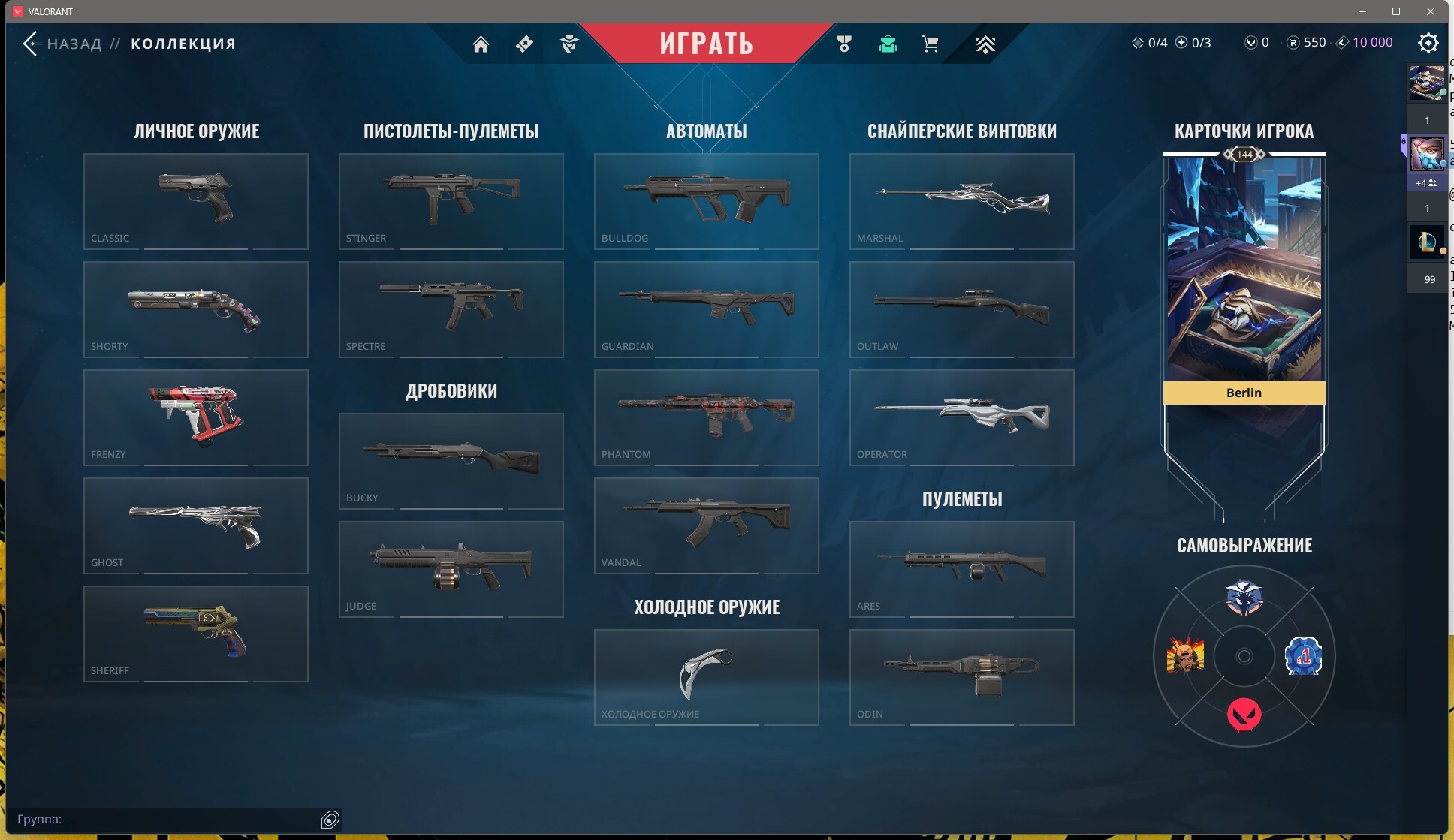The height and width of the screenshot is (840, 1454).
Task: Open the home screen icon
Action: pyautogui.click(x=481, y=44)
